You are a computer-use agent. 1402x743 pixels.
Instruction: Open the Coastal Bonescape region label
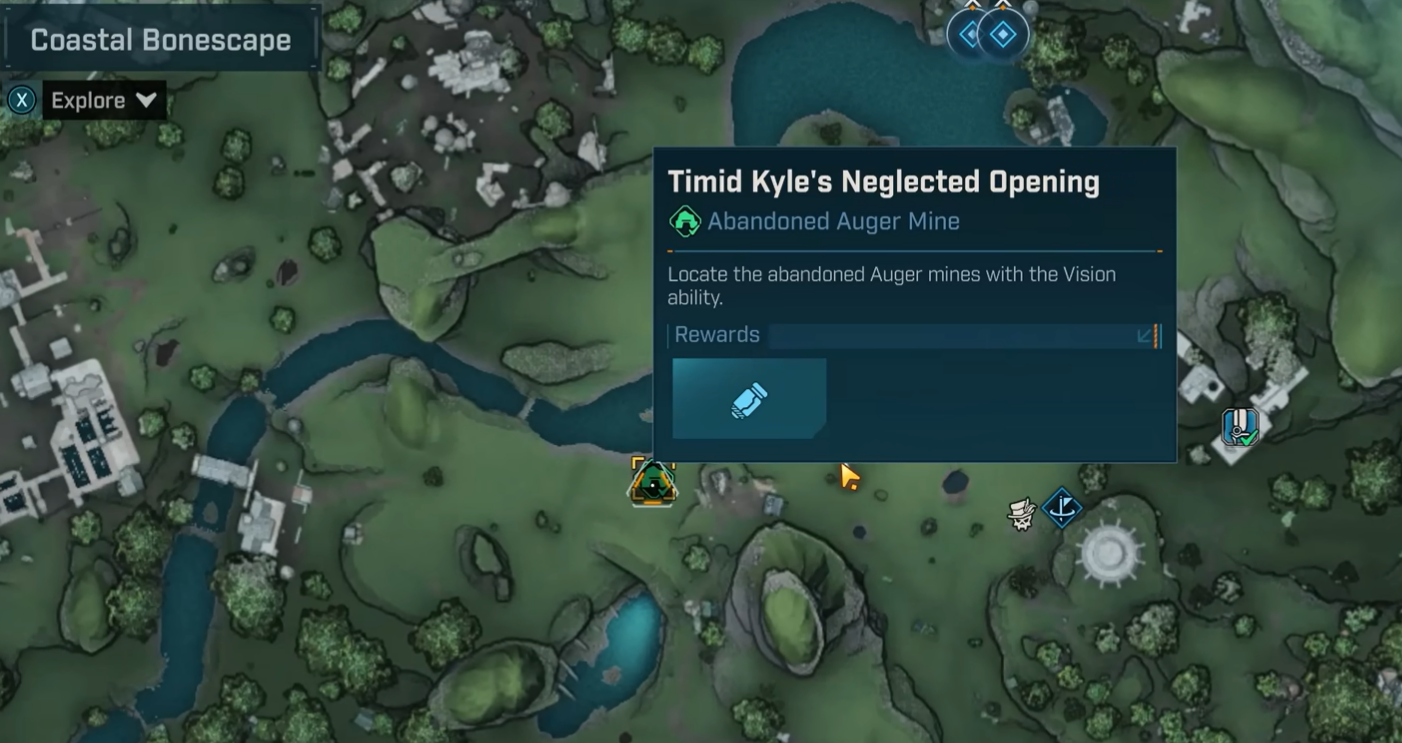tap(160, 40)
